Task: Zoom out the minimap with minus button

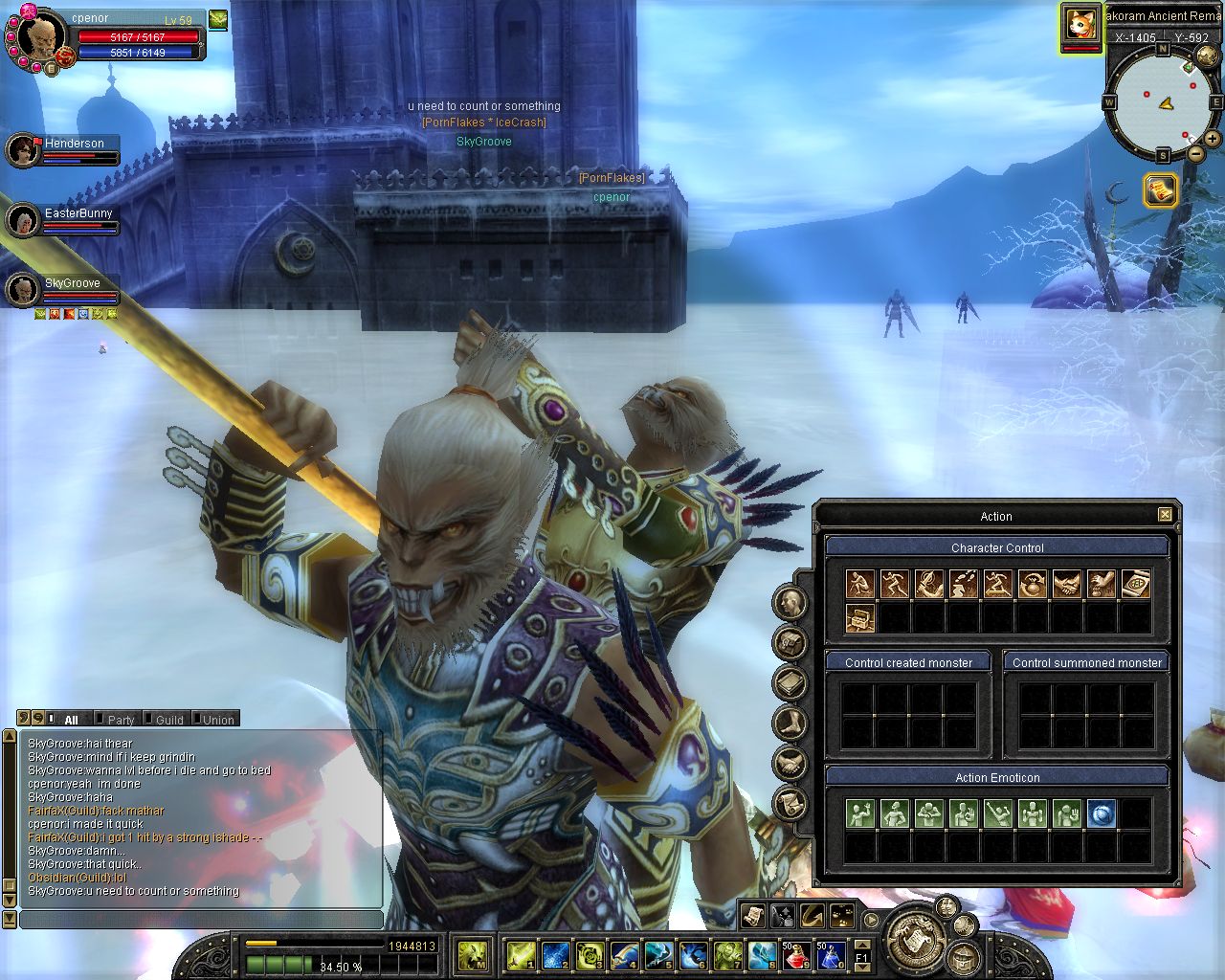Action: [x=1196, y=153]
